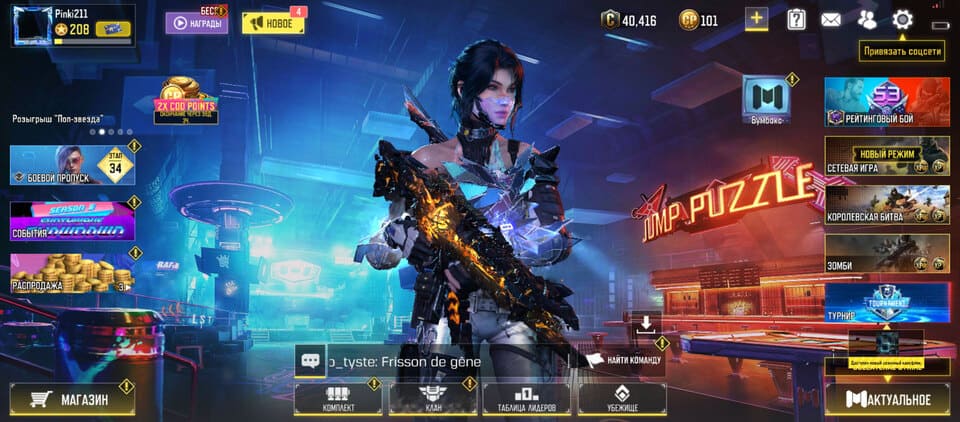960x422 pixels.
Task: Open the РАСПРОДАЖА sale banner
Action: pyautogui.click(x=71, y=274)
